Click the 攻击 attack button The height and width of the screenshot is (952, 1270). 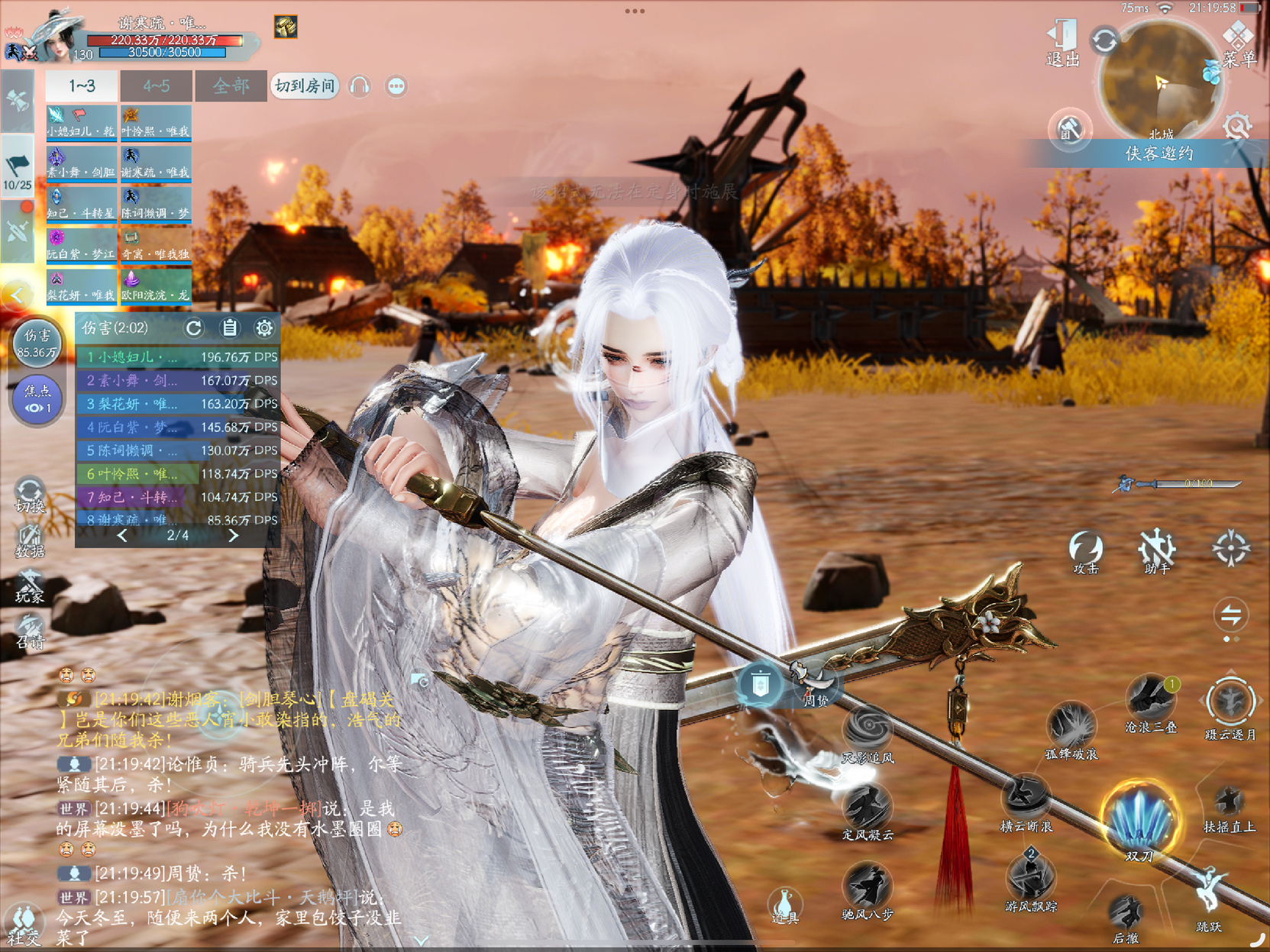tap(1085, 550)
